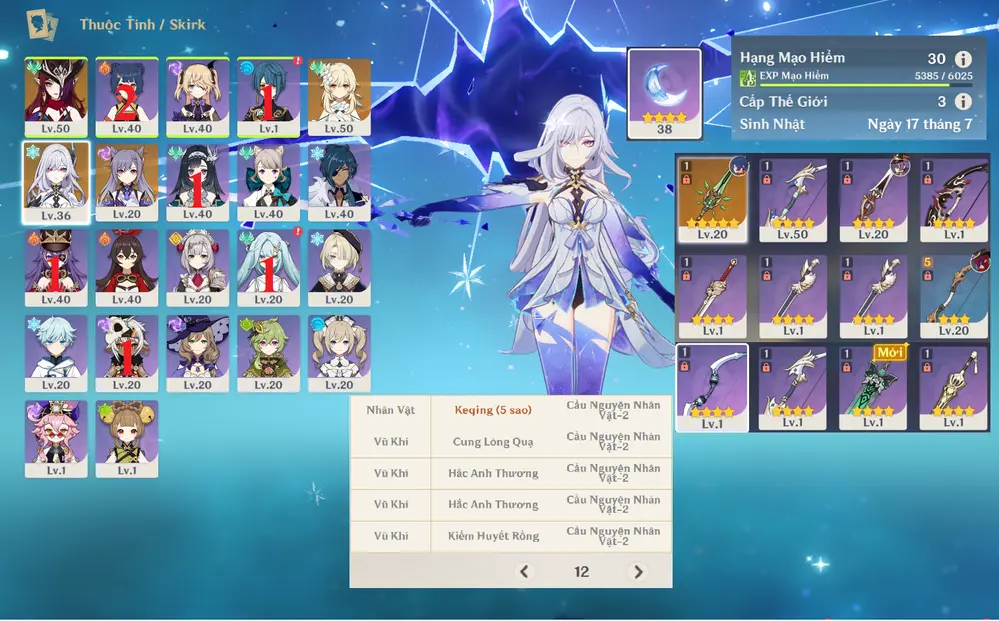Screen dimensions: 999x621
Task: Open info icon beside Cấp Thế Giới
Action: click(963, 101)
